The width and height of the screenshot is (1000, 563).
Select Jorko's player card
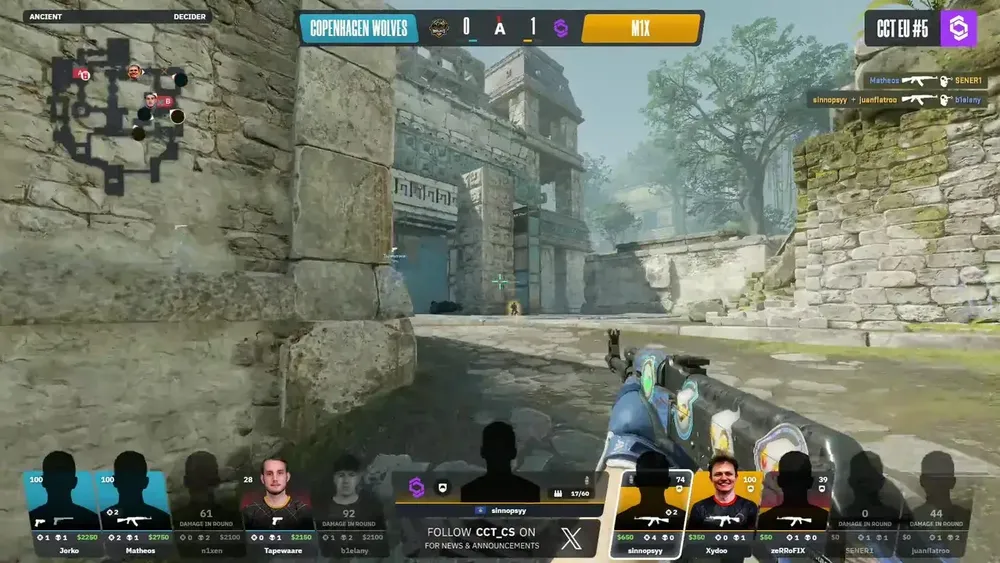point(63,505)
